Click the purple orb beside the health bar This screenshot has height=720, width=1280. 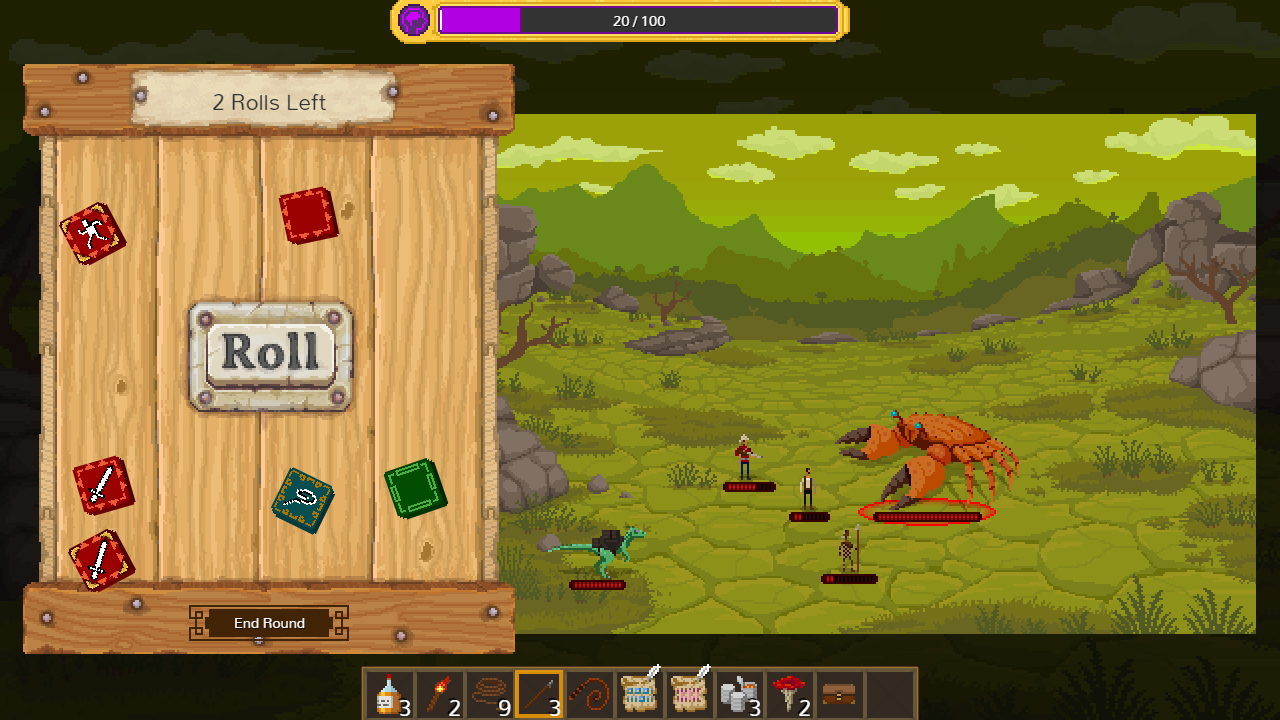tap(411, 19)
